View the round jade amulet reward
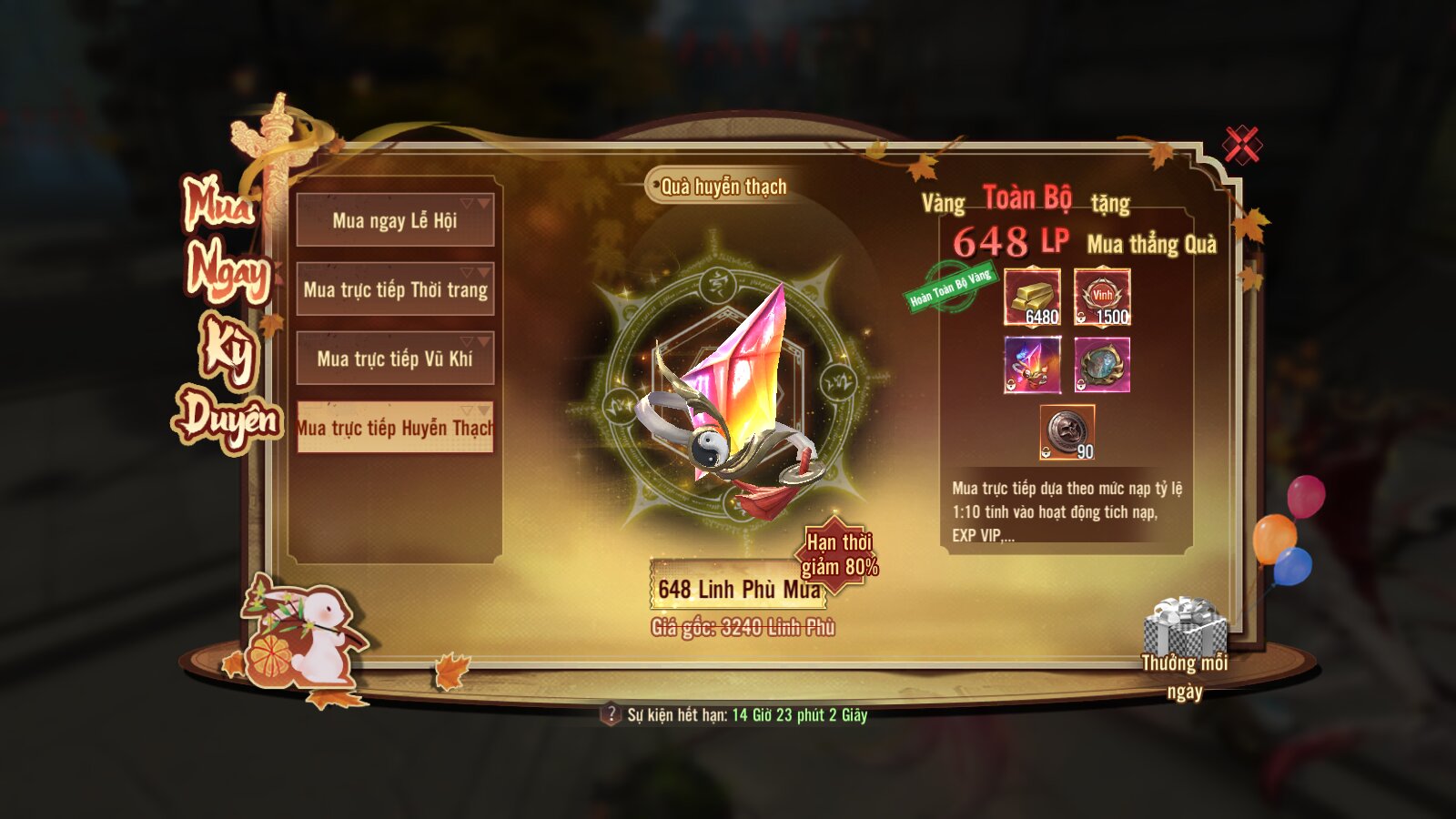Viewport: 1456px width, 819px height. pyautogui.click(x=1102, y=365)
